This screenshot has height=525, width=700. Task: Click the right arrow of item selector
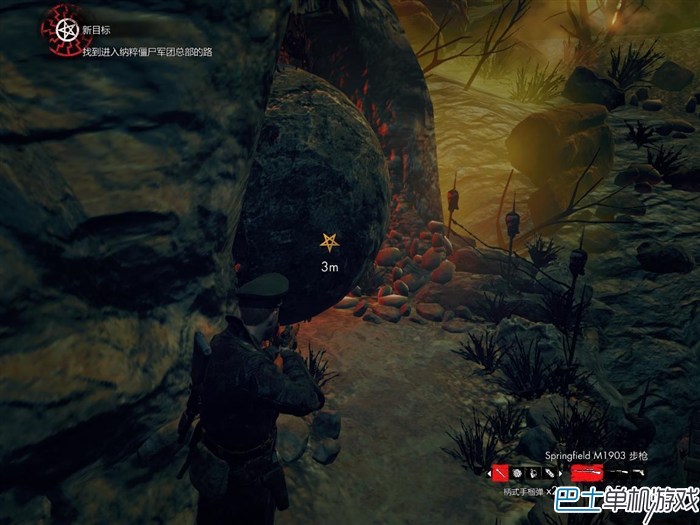click(561, 473)
